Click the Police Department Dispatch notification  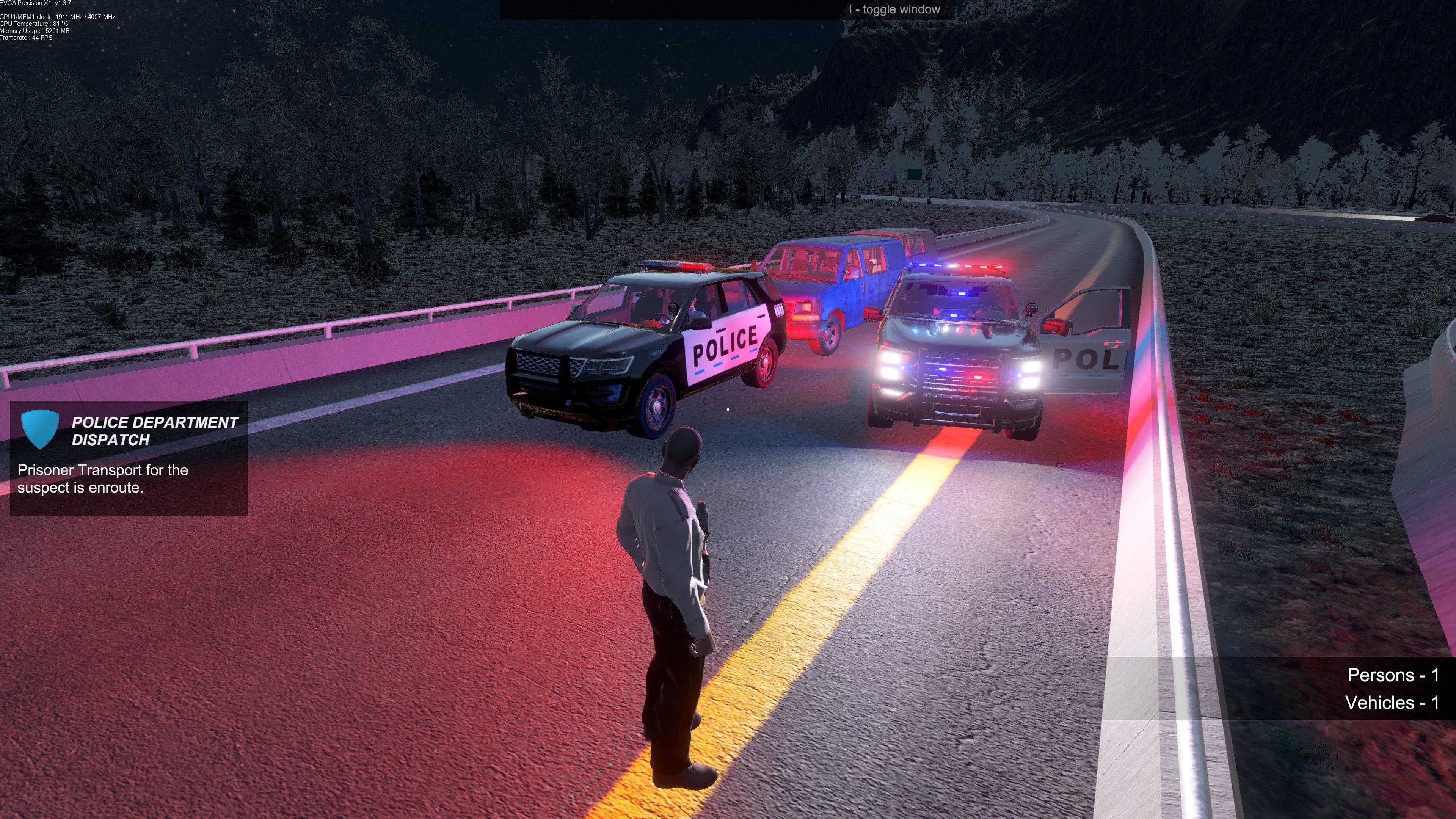click(x=129, y=458)
